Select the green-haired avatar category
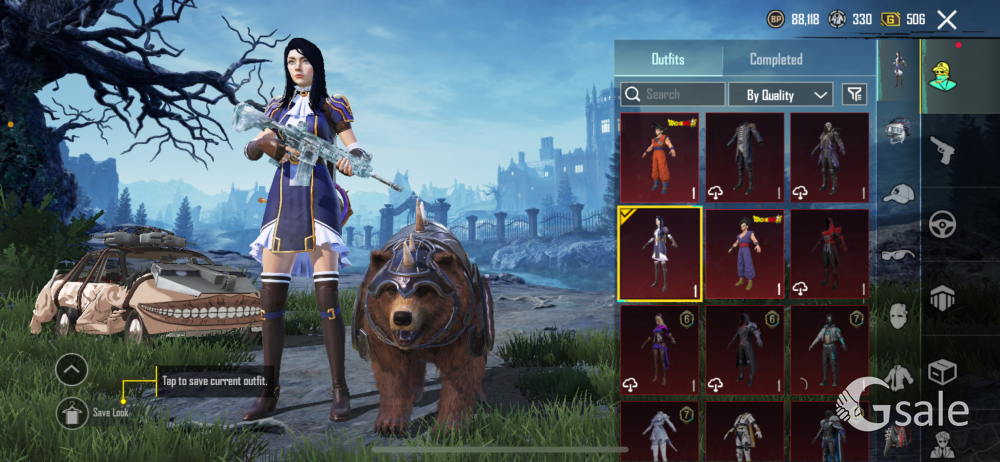The image size is (1000, 462). click(943, 74)
